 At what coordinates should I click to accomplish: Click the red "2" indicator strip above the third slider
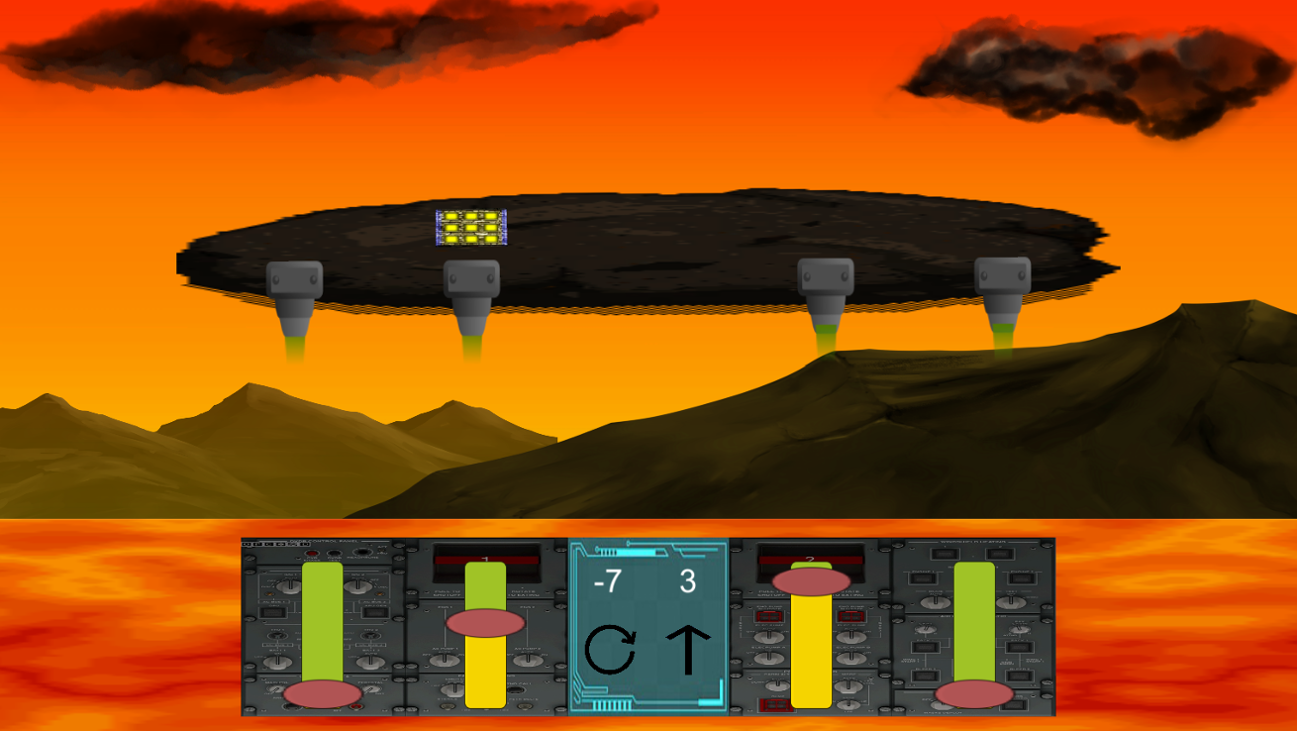tap(810, 559)
